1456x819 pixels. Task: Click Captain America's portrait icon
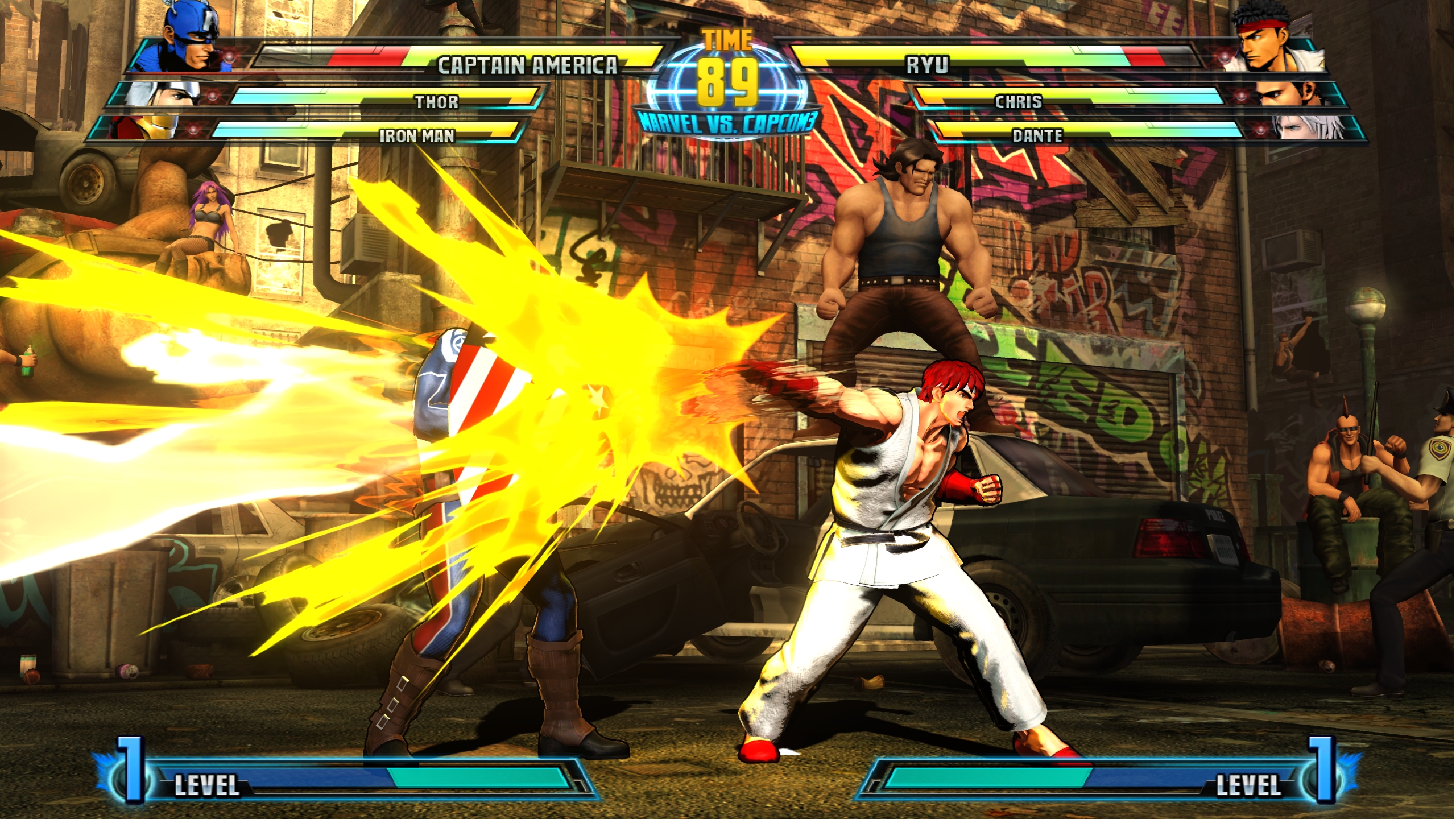[x=191, y=39]
